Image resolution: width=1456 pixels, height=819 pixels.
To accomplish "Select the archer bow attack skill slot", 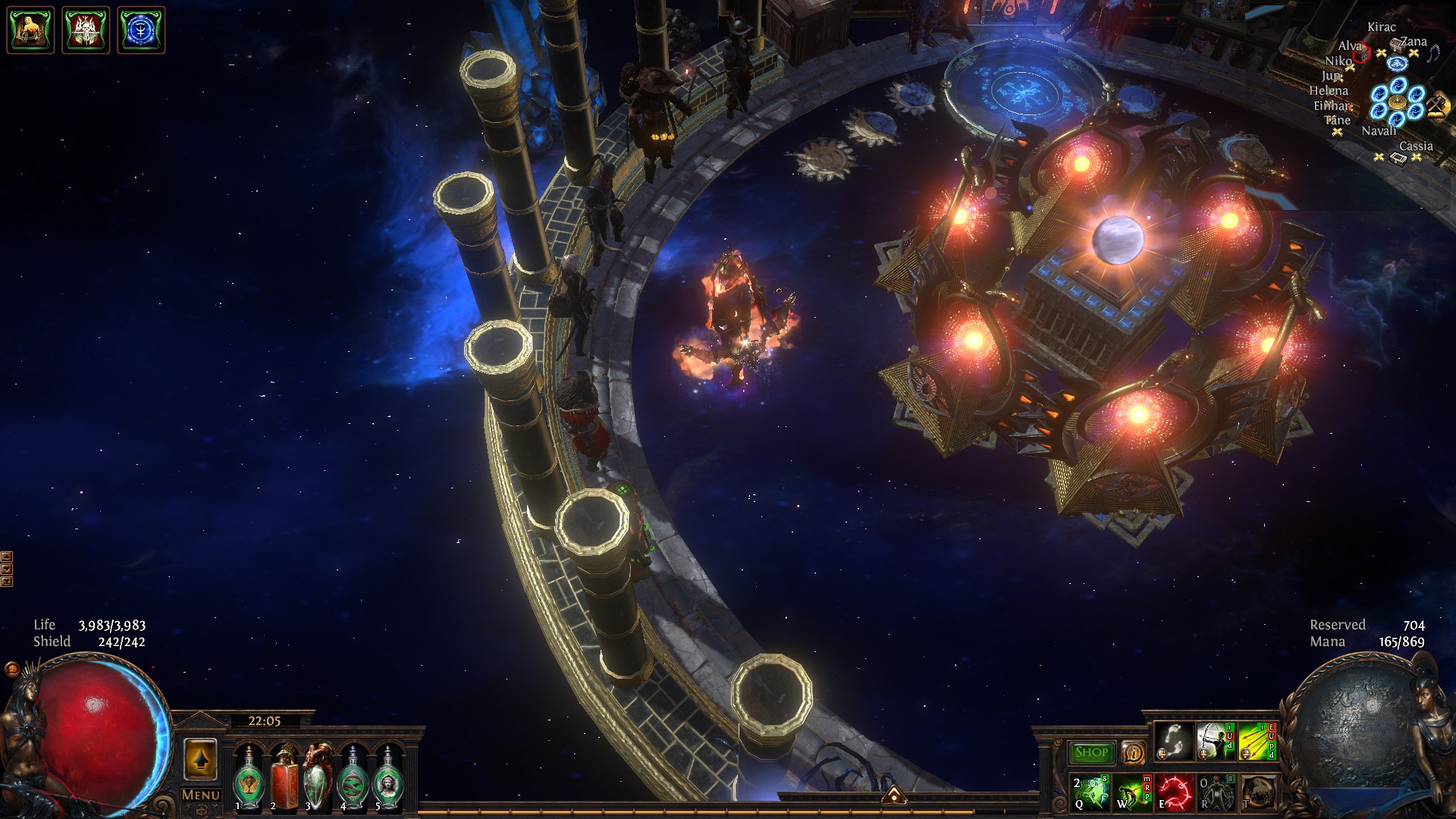I will 1216,742.
